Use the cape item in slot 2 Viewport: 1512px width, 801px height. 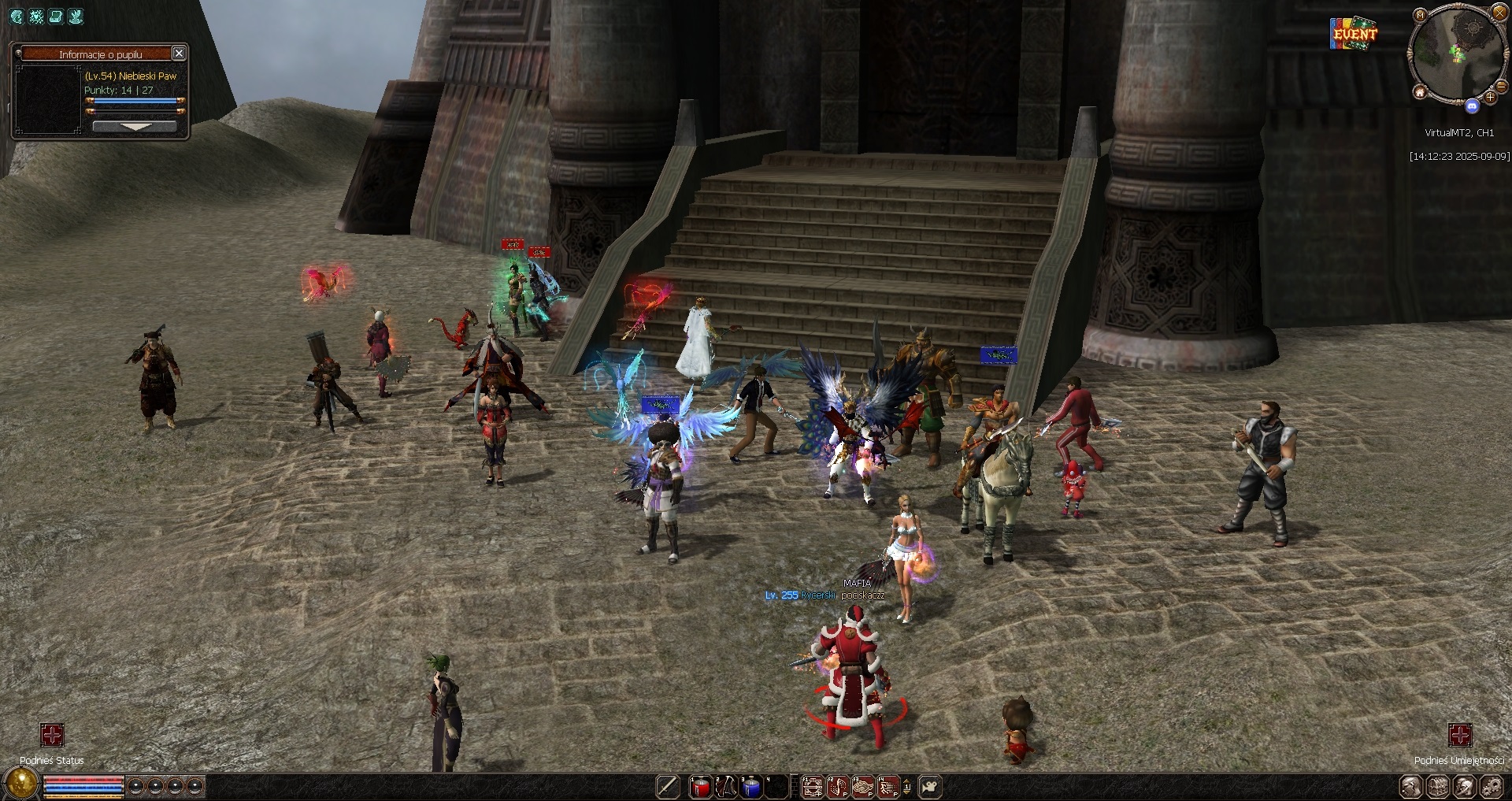click(x=726, y=787)
